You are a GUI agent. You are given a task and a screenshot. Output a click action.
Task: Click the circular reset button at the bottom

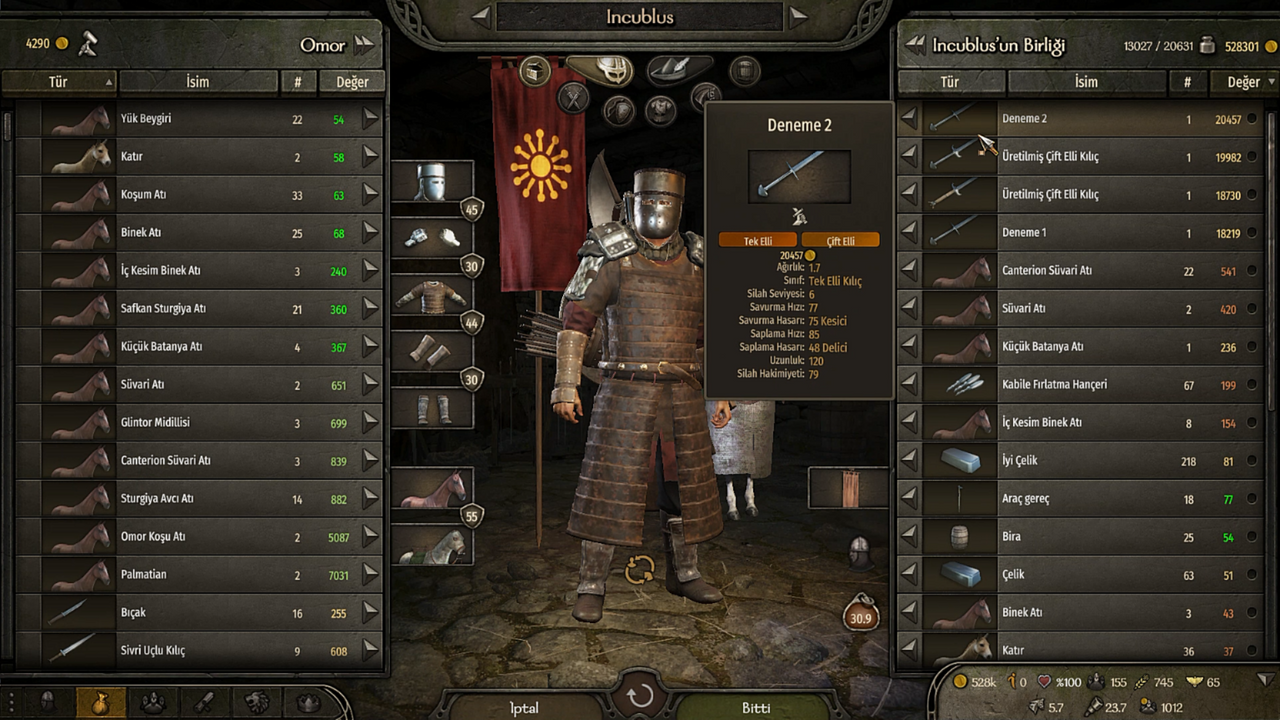coord(640,697)
